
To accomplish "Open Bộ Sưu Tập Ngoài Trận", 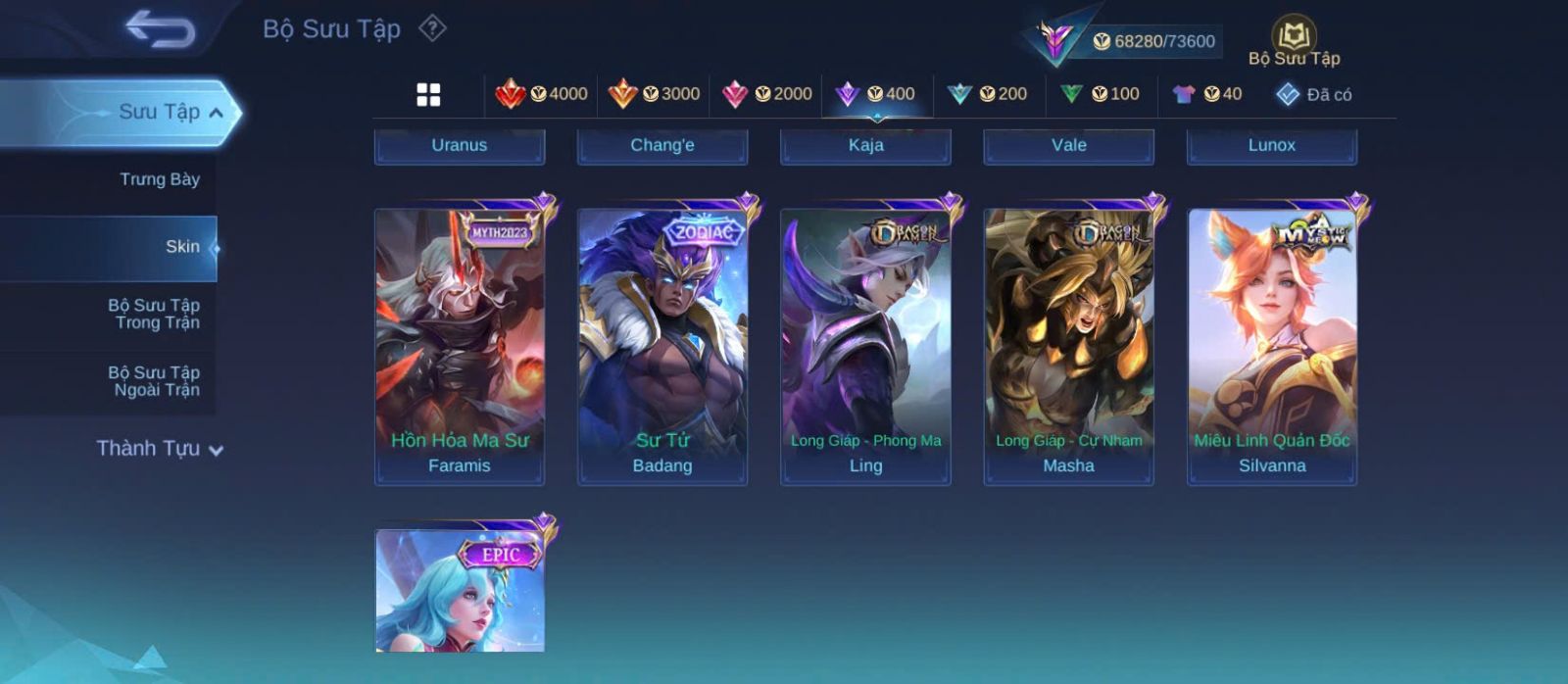I will [x=154, y=381].
